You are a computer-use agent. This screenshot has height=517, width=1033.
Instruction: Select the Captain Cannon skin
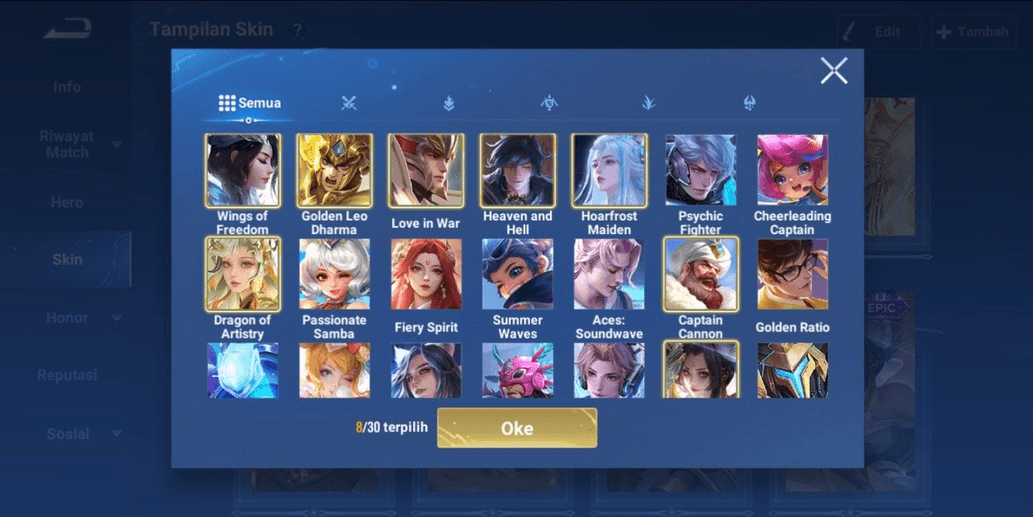click(x=701, y=274)
